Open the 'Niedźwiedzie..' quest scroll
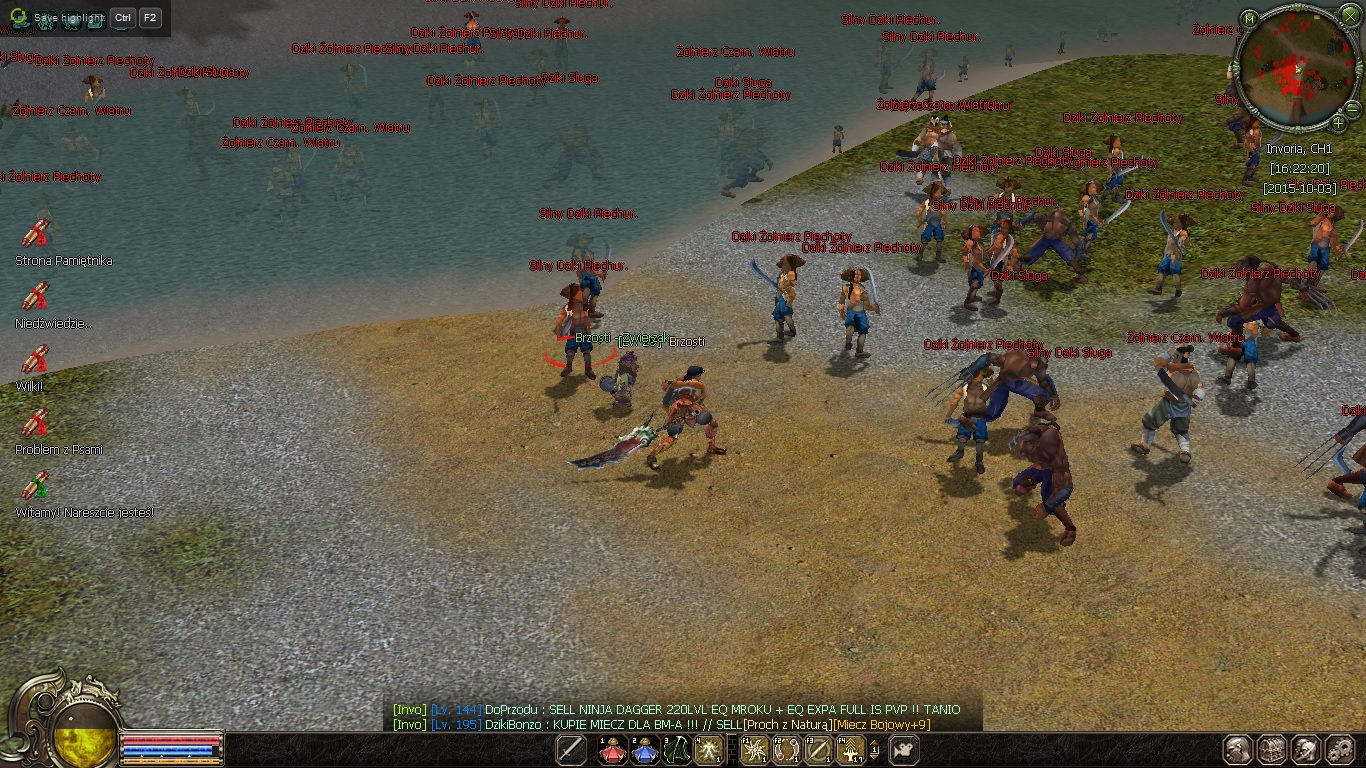 coord(36,296)
